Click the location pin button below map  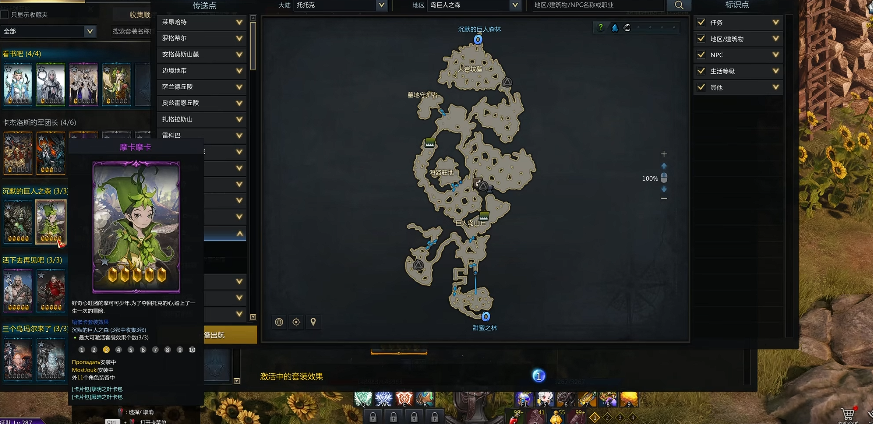313,322
